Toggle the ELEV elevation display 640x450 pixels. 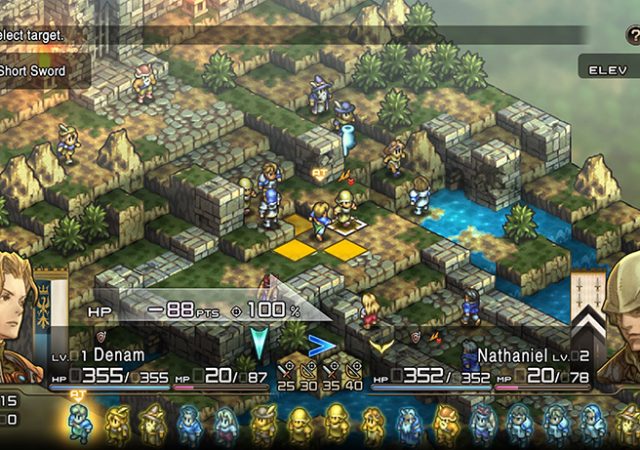(606, 71)
